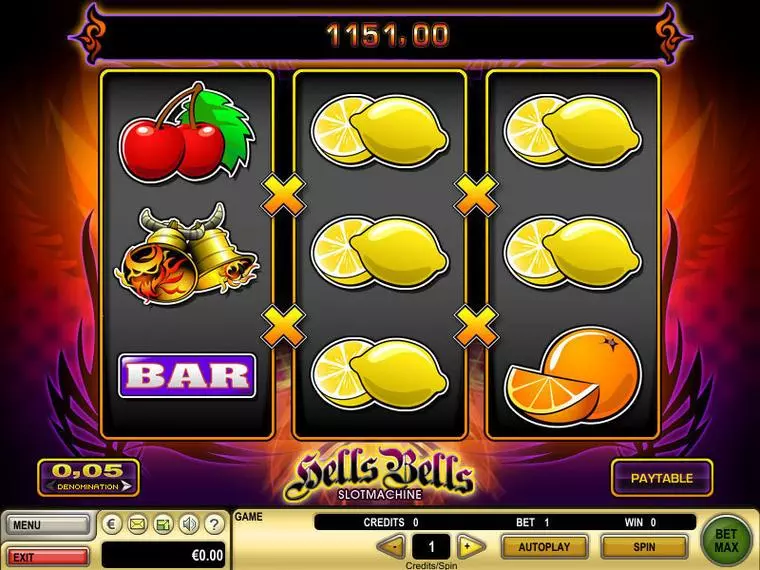Change the 0,05 denomination
Screen dimensions: 760x570
88,477
